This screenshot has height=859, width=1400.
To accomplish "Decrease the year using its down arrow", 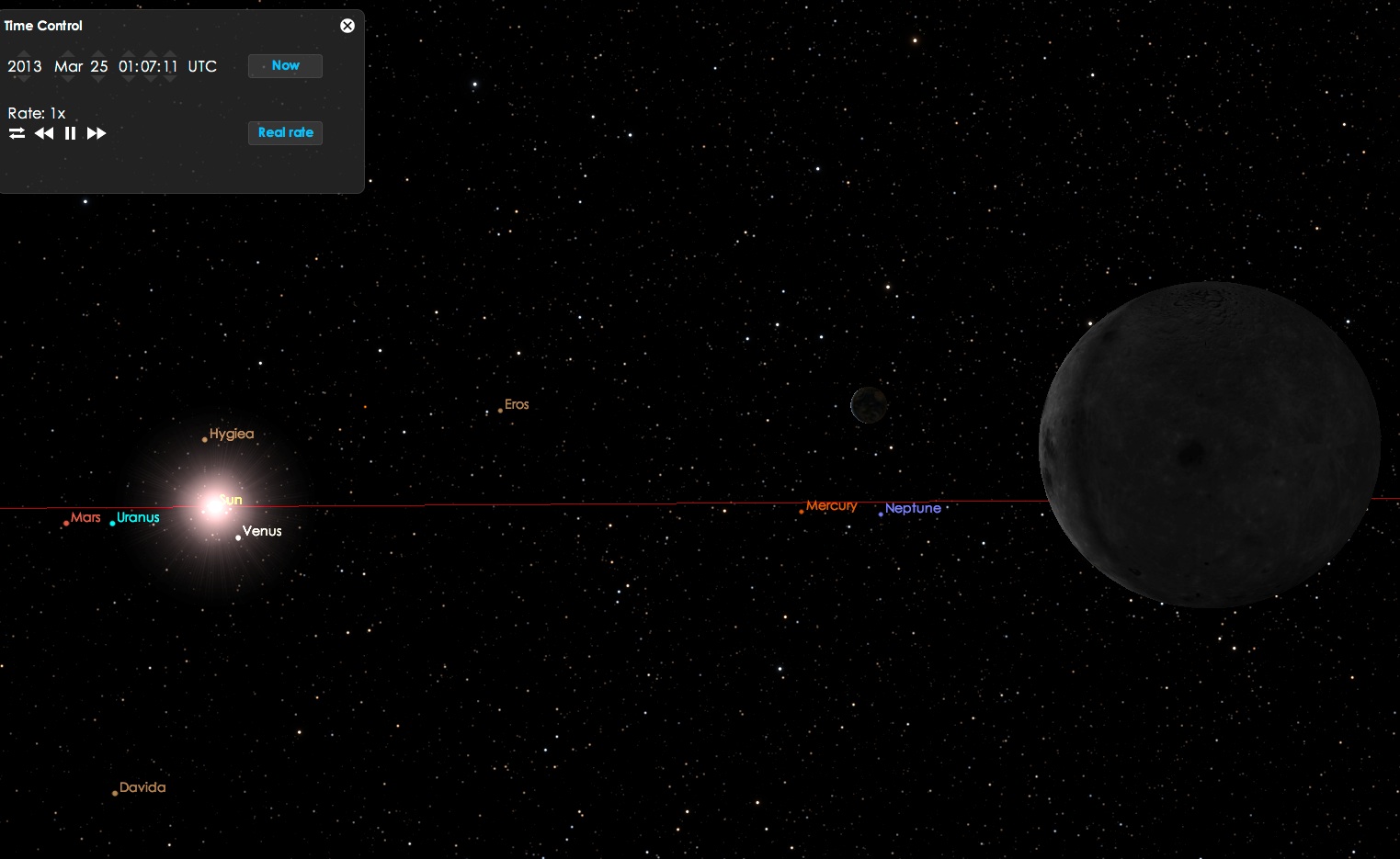I will pos(25,79).
